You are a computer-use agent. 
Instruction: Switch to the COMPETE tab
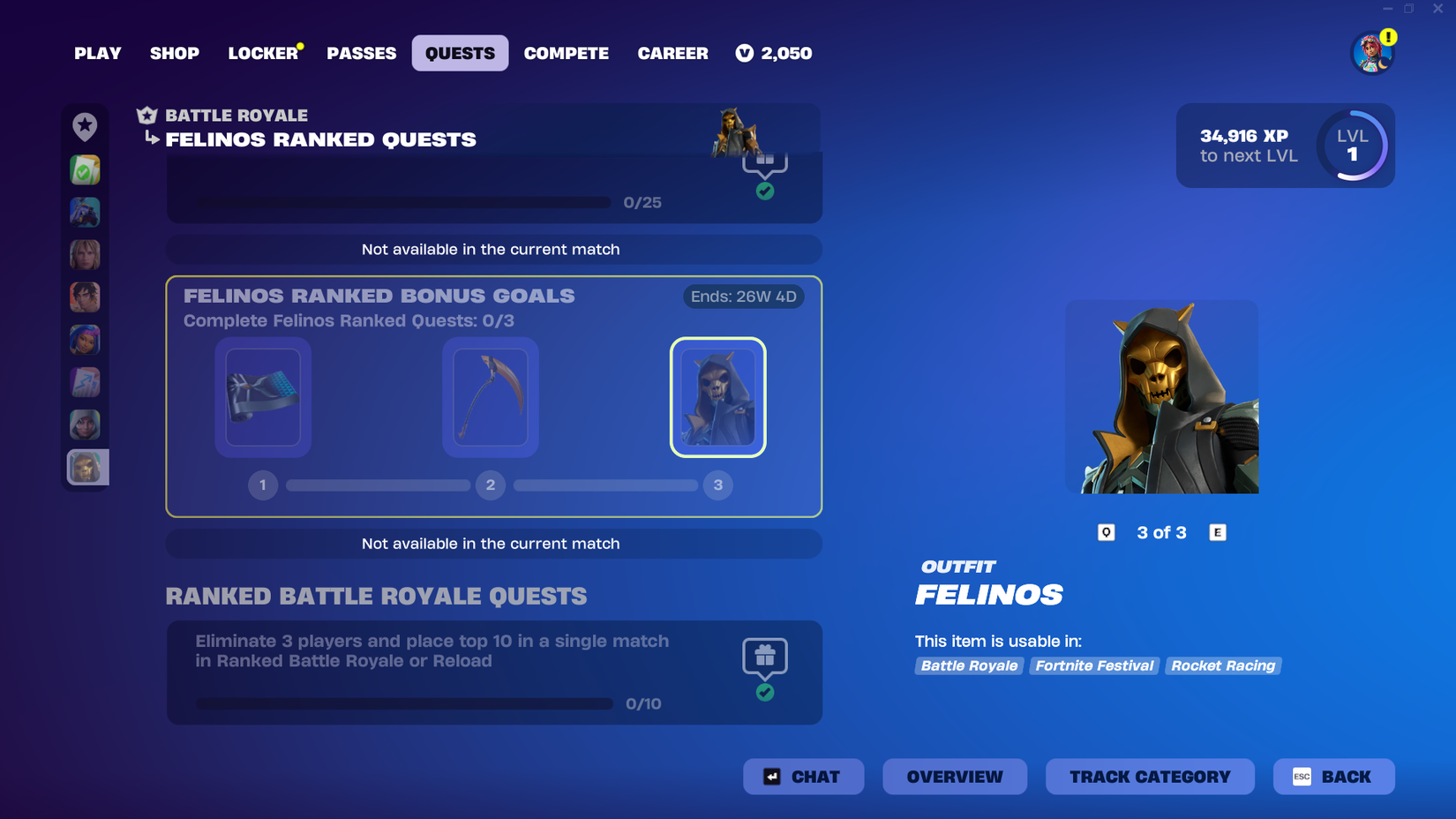click(x=567, y=53)
